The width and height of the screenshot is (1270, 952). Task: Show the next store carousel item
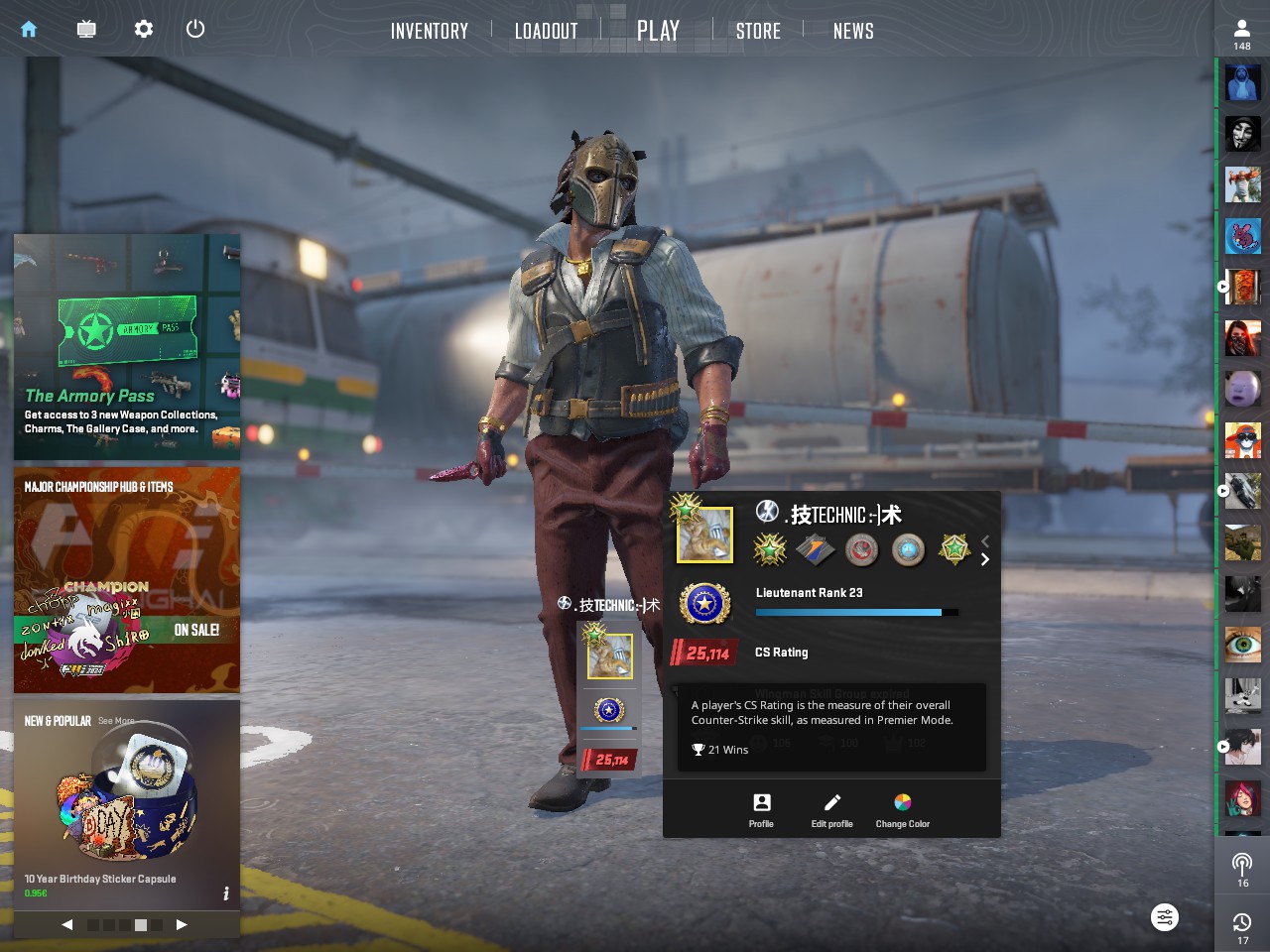182,924
